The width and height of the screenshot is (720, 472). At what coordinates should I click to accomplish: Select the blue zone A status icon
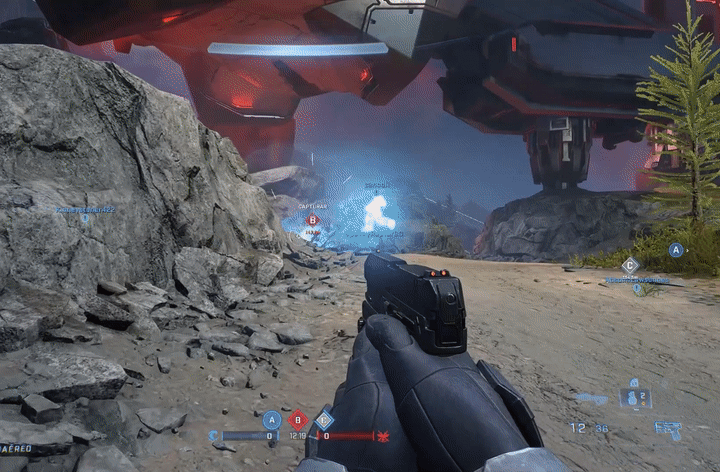coord(271,420)
